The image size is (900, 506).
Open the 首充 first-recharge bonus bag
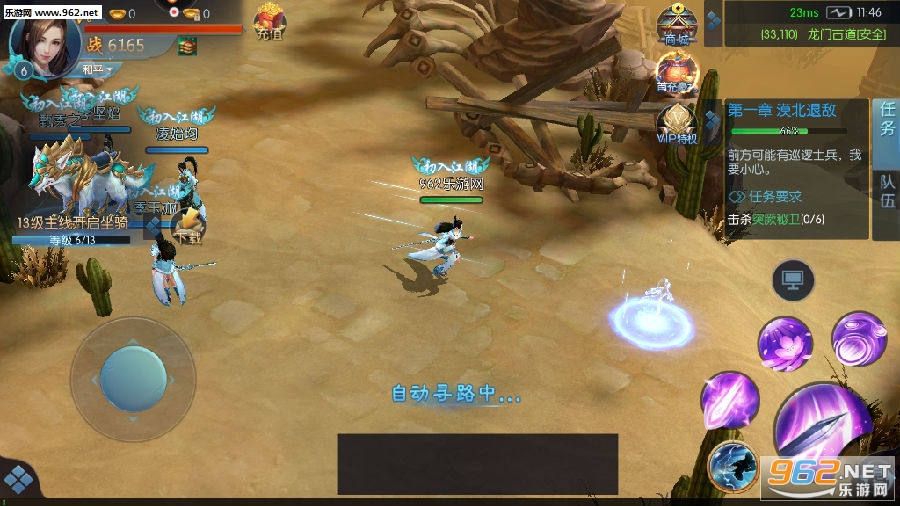tap(677, 73)
